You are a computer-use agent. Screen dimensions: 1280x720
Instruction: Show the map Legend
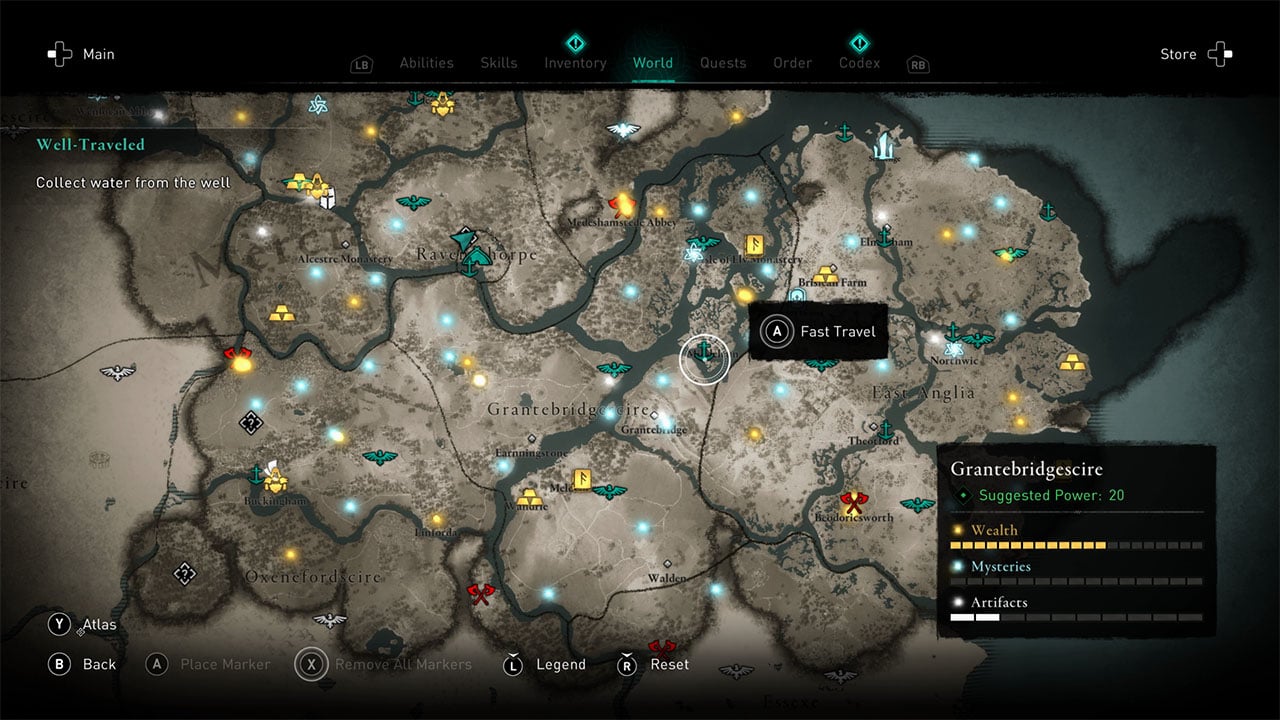(x=545, y=664)
